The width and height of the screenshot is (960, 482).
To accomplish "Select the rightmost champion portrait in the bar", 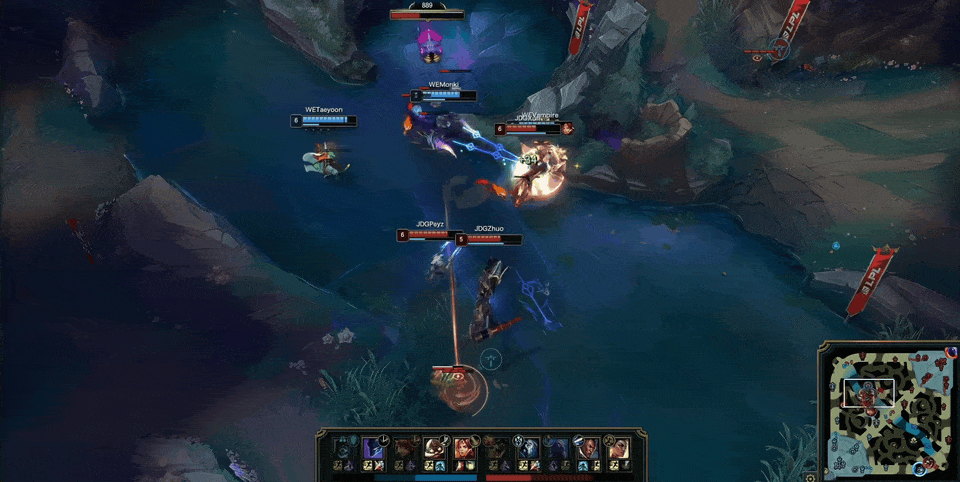I will 619,447.
